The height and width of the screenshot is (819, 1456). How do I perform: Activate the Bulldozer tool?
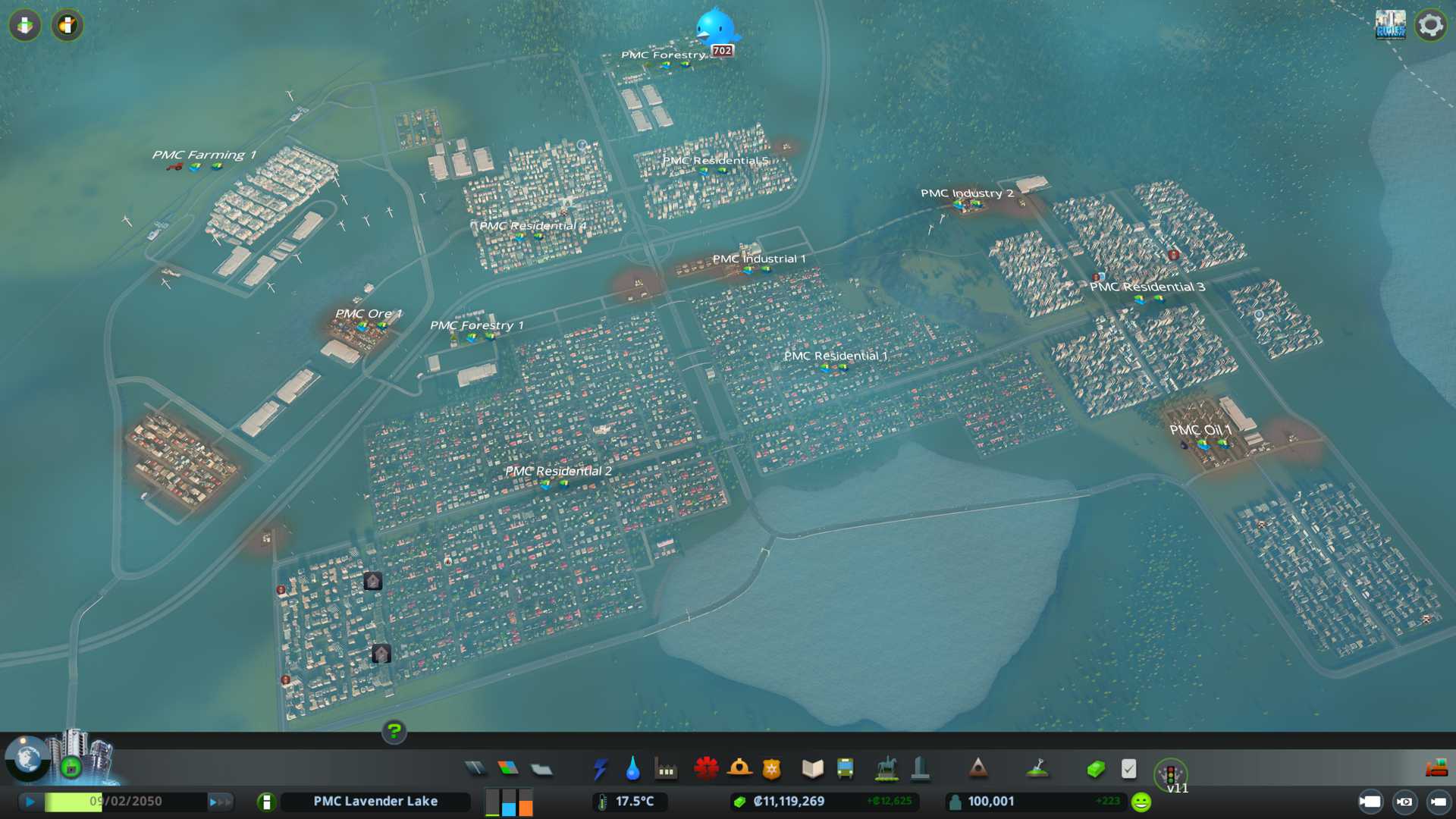[1436, 767]
